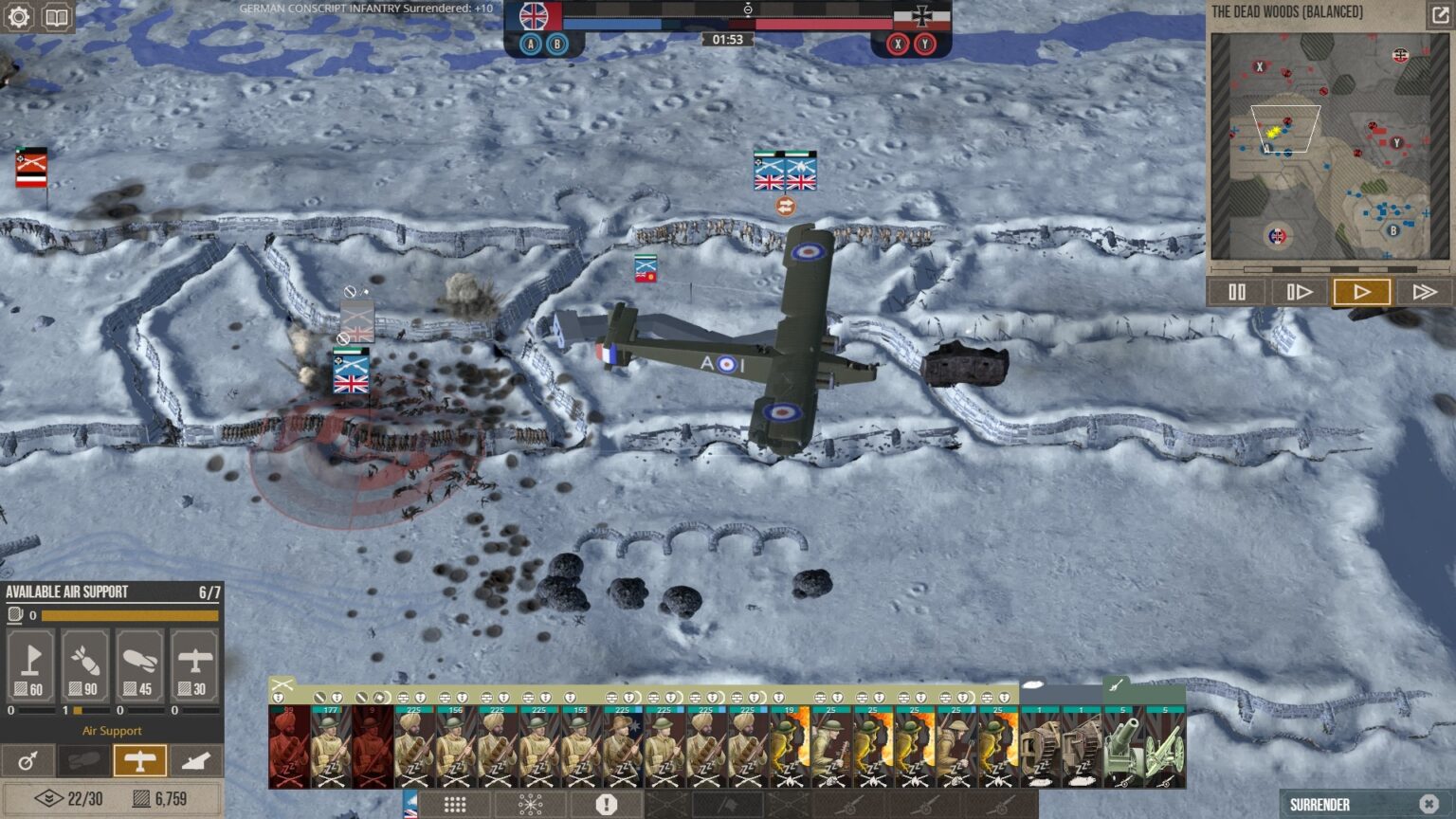Image resolution: width=1456 pixels, height=819 pixels.
Task: Select the bombing run card costing 90
Action: (85, 665)
